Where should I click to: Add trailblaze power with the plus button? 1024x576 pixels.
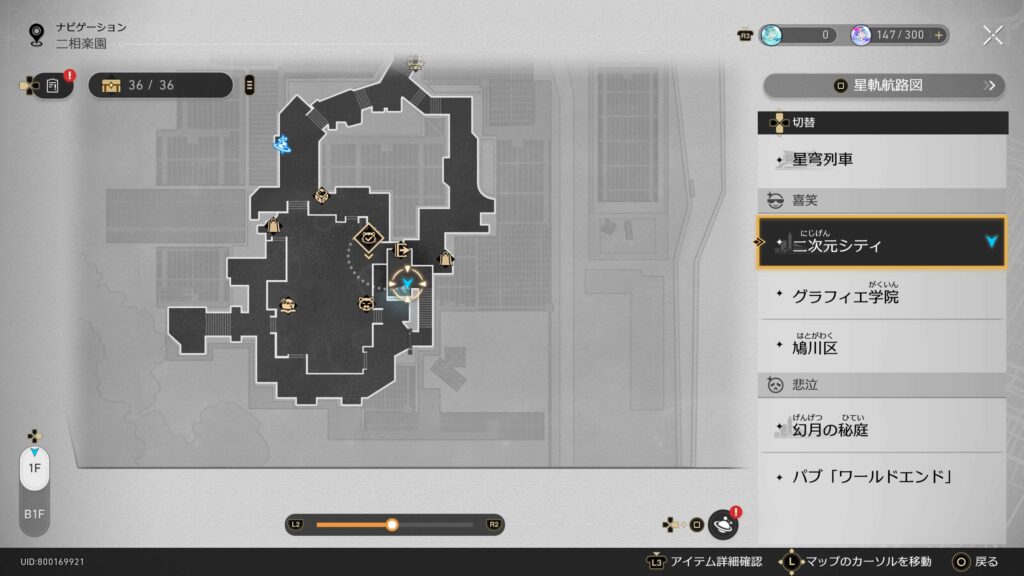point(938,35)
